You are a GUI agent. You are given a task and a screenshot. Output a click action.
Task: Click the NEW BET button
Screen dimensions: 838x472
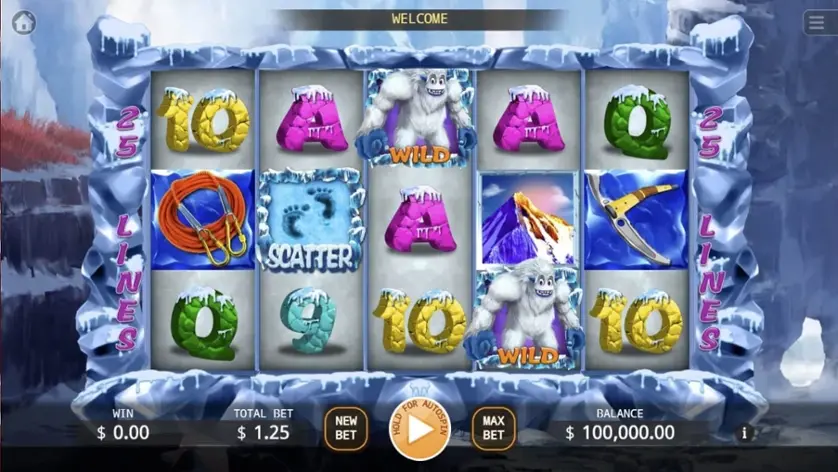[346, 428]
